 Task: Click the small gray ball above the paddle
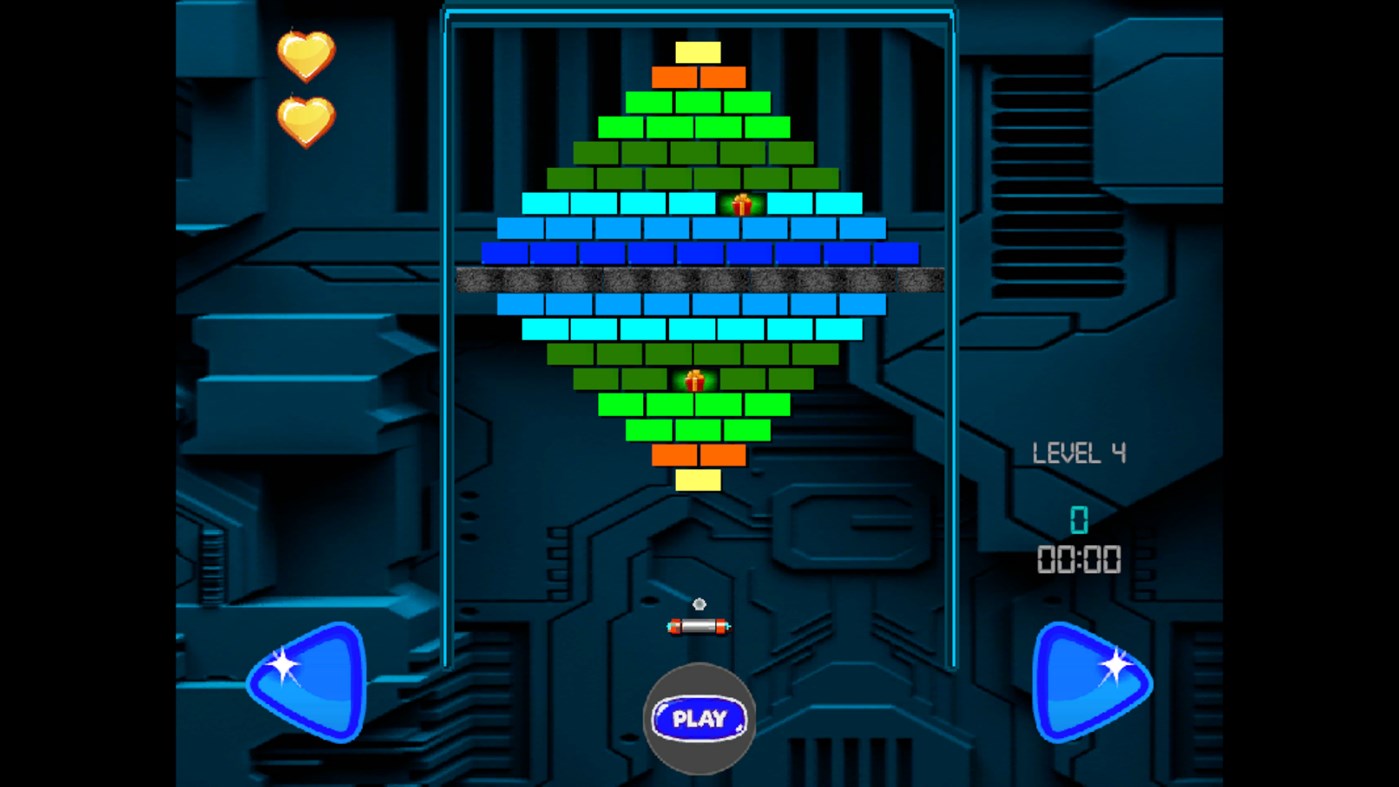698,603
